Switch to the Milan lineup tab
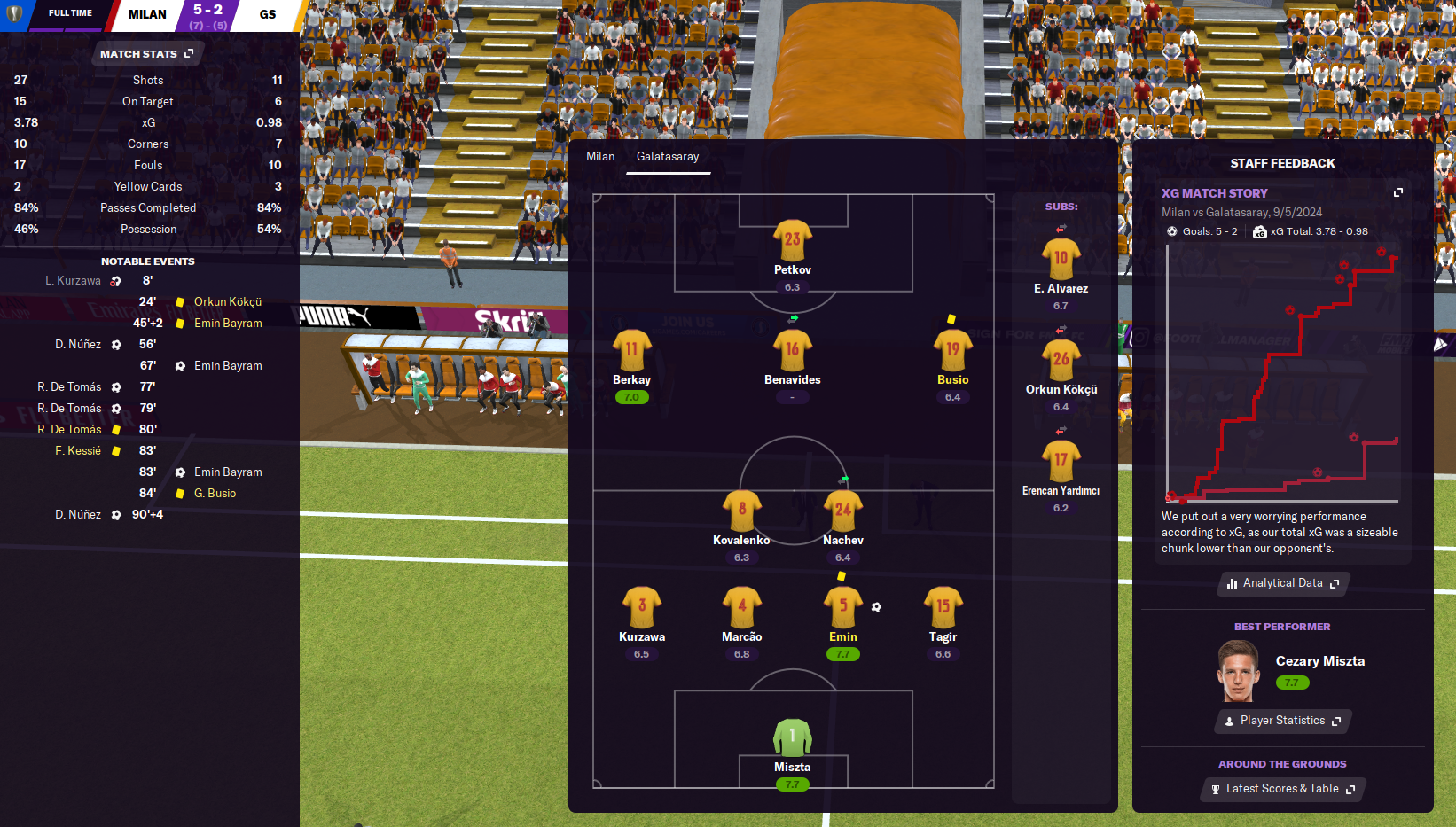 click(600, 157)
